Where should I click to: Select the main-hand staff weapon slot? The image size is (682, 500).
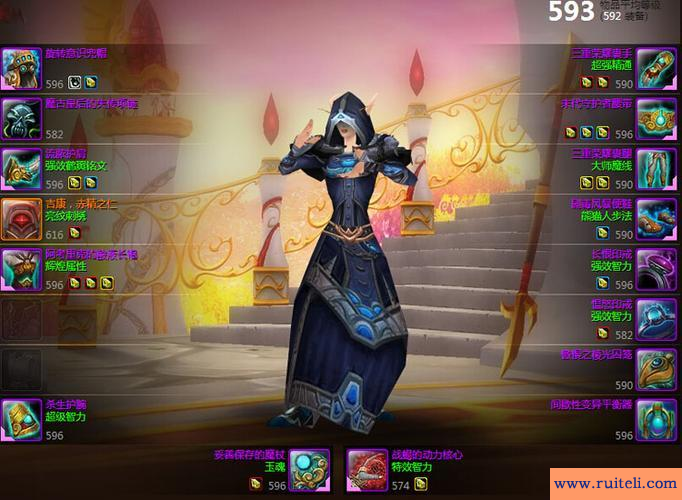click(x=311, y=469)
